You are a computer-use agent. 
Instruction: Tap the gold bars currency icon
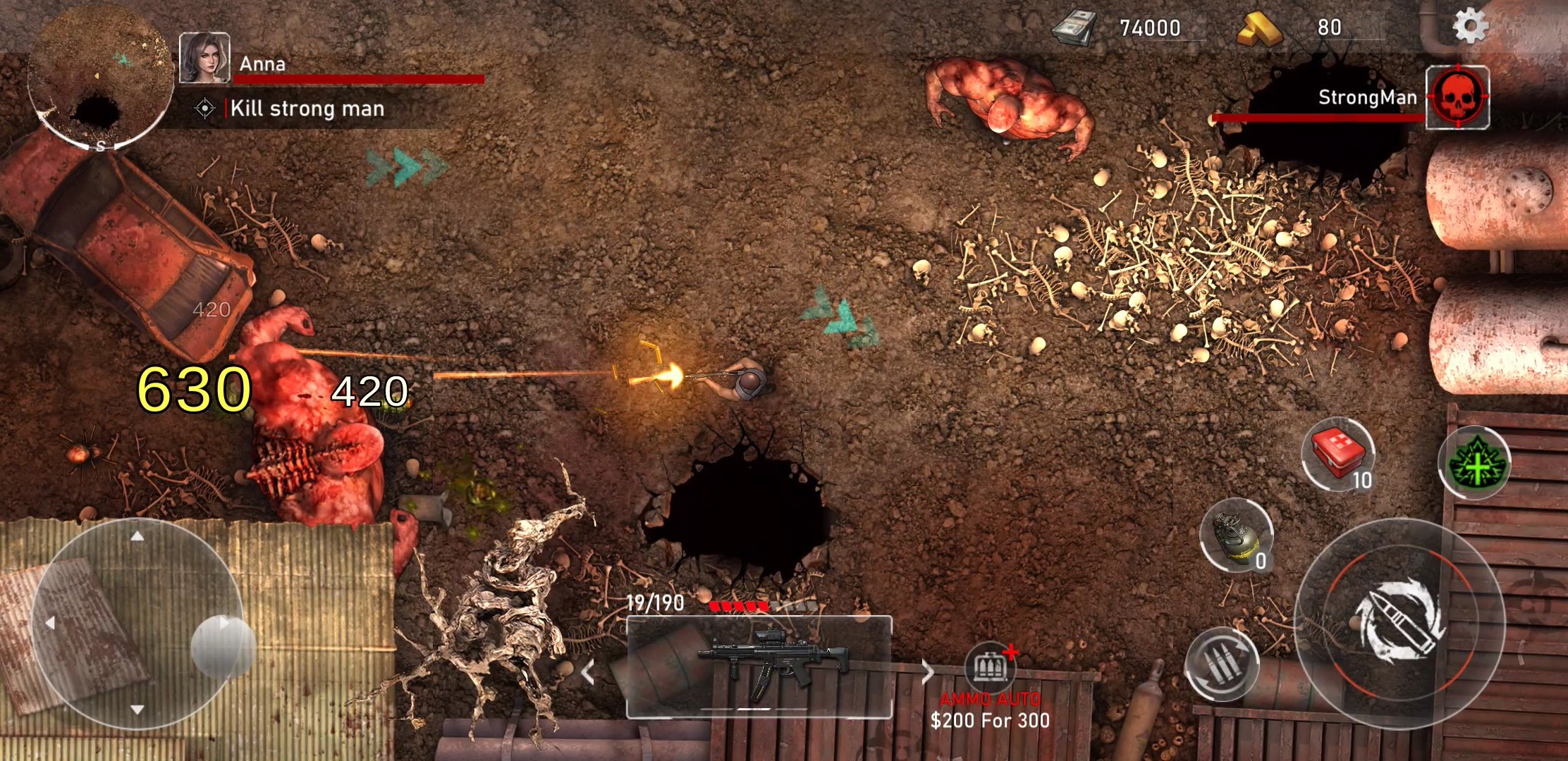(1259, 30)
